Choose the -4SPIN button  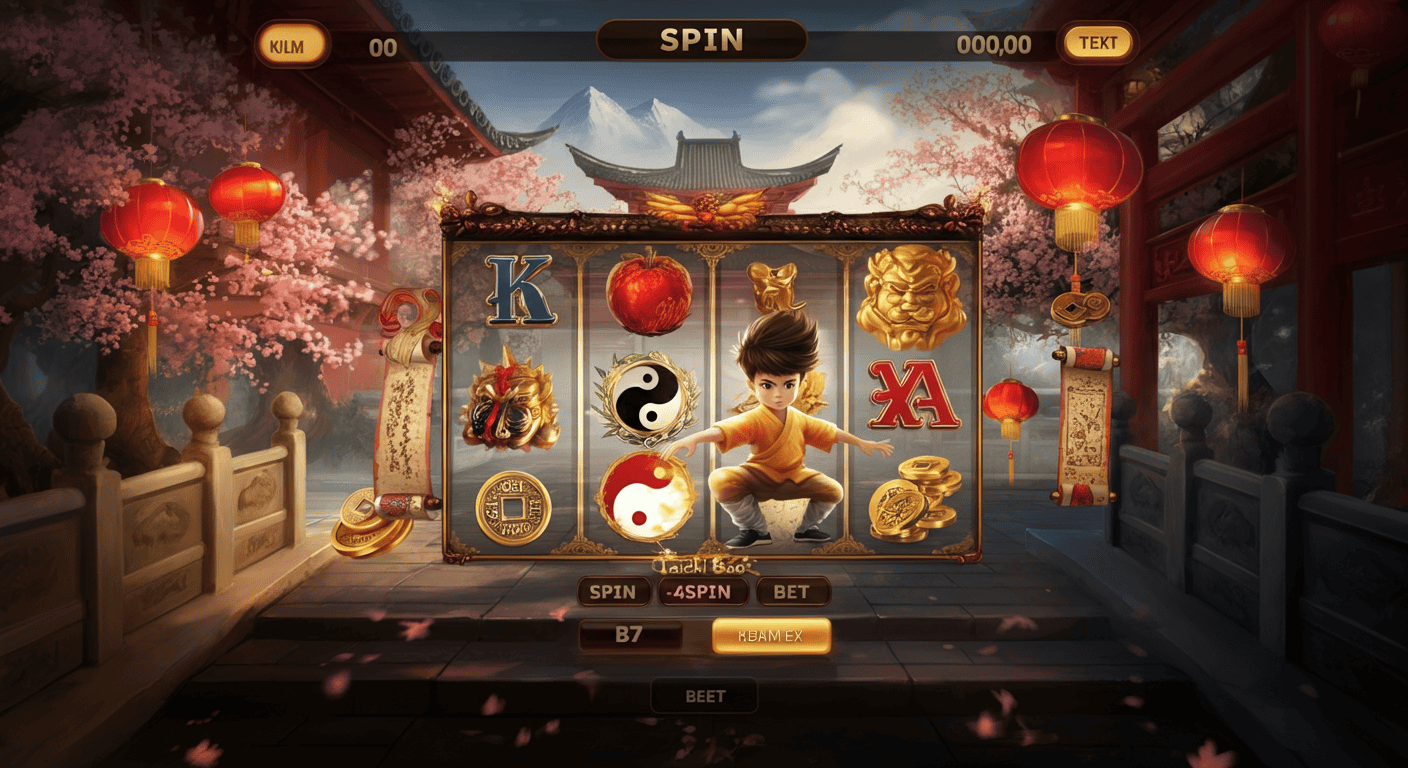703,591
